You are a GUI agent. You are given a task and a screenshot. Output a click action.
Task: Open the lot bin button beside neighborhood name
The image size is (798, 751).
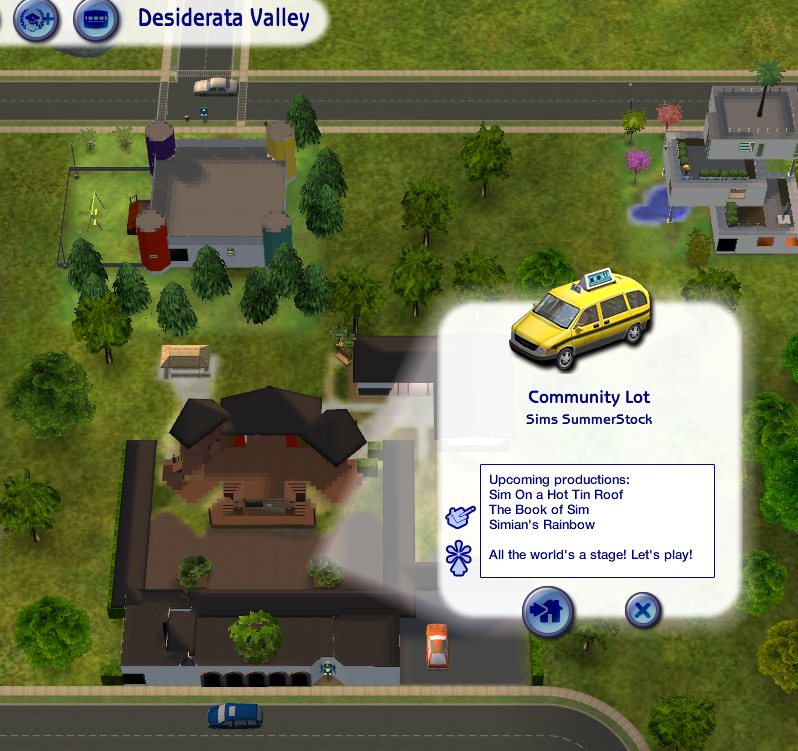[x=95, y=19]
